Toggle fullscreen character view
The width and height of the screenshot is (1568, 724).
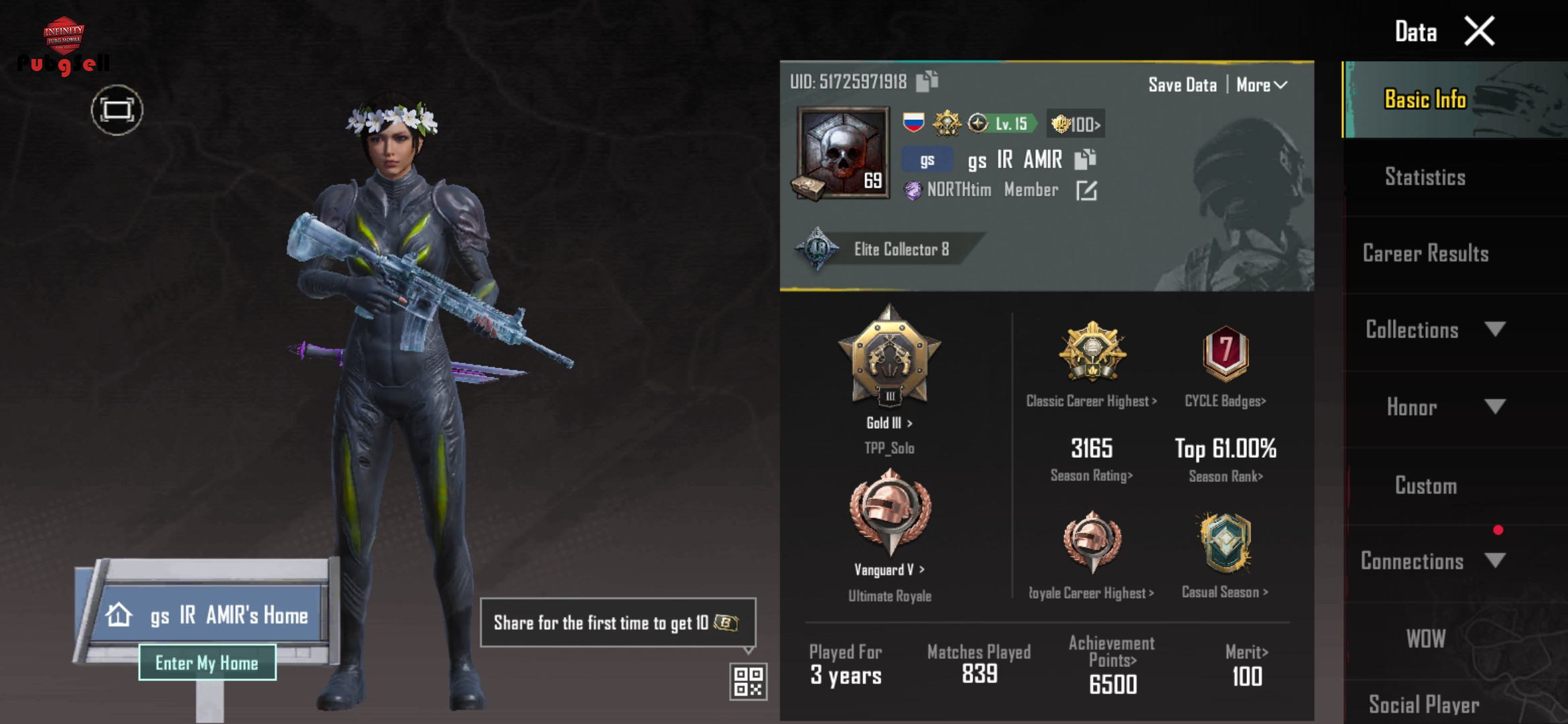click(x=117, y=110)
